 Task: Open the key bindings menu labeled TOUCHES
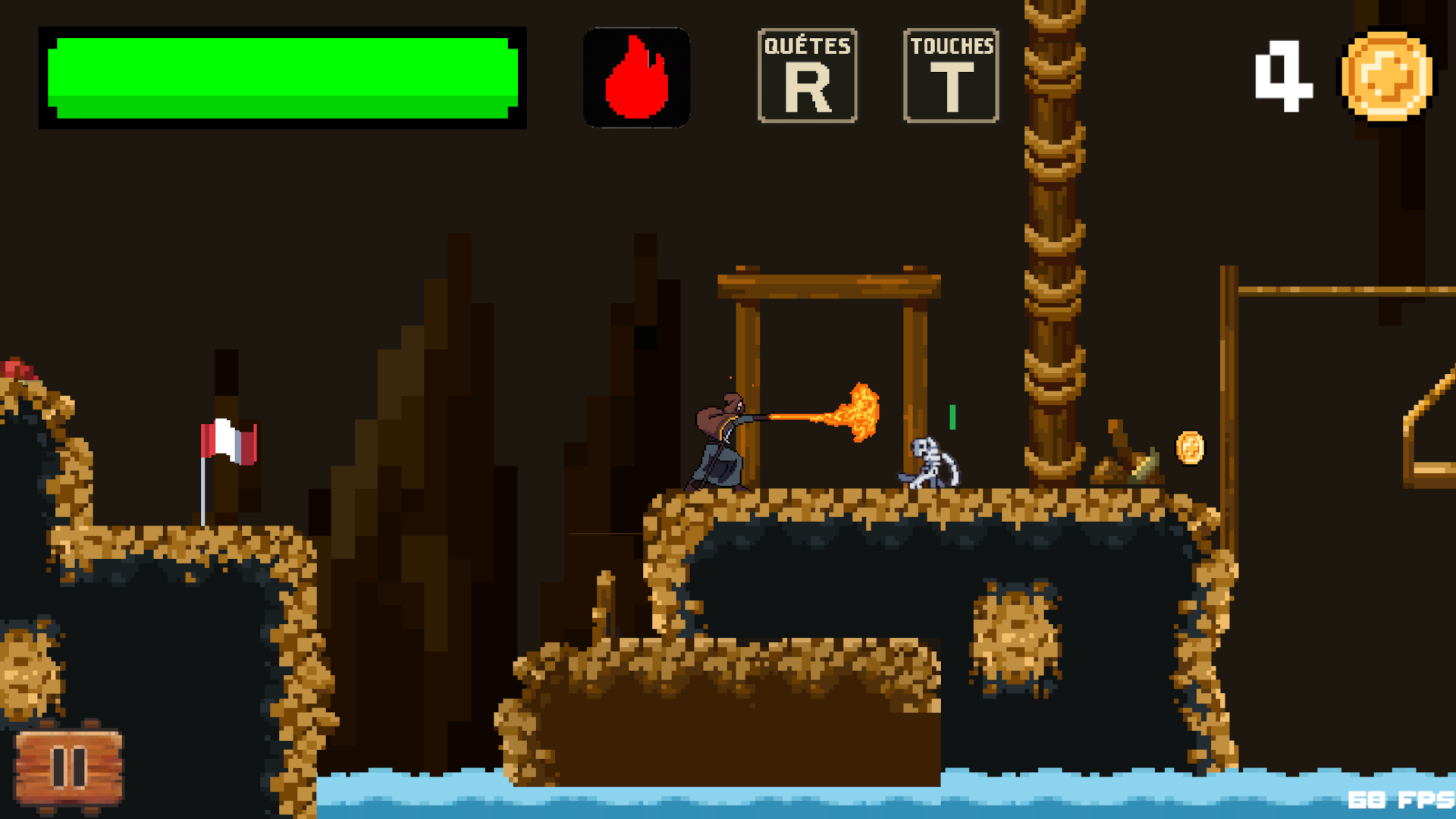(x=950, y=74)
